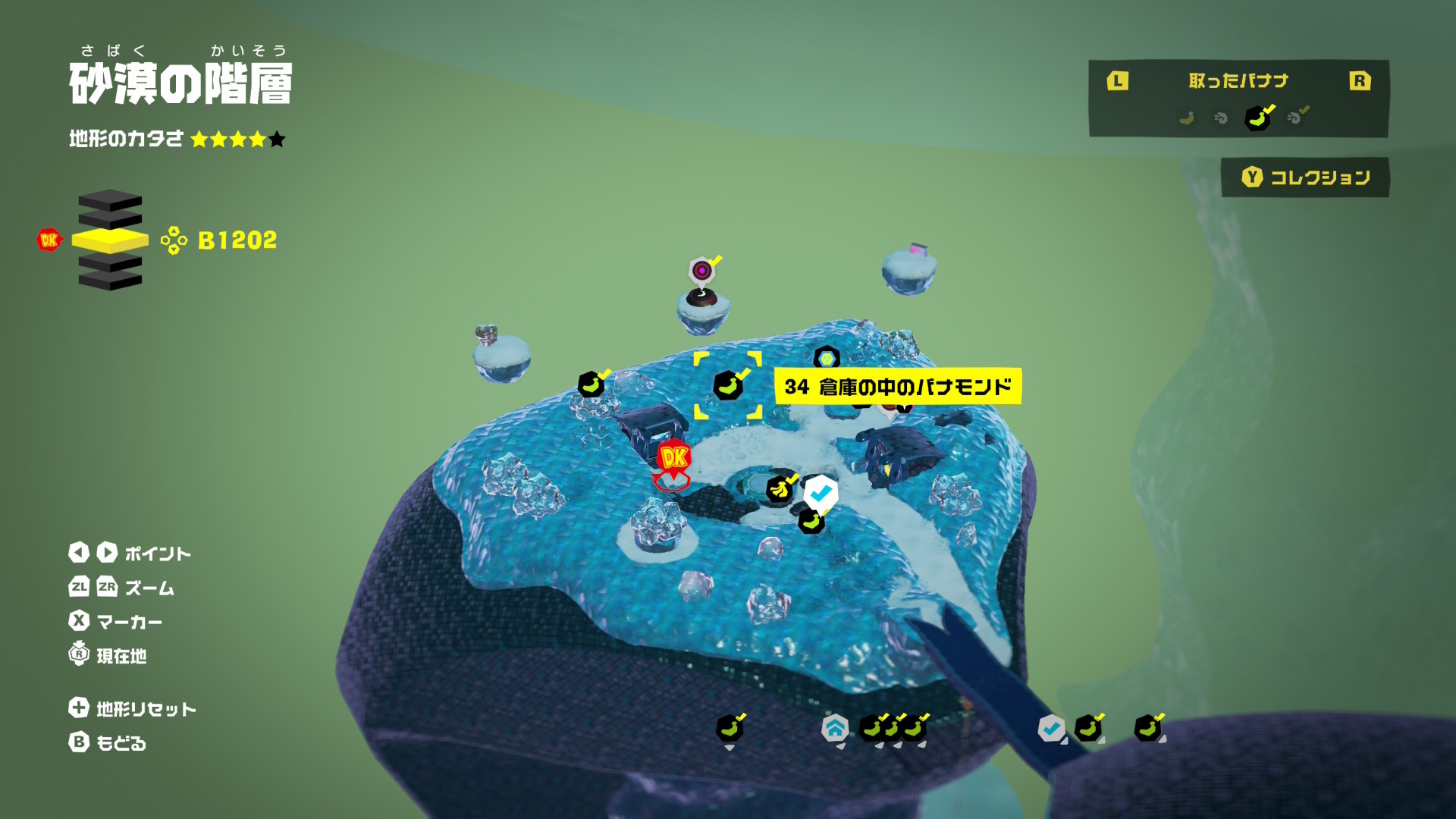Select the record disc marker on floating island
Screen dimensions: 1456x819
(x=702, y=271)
